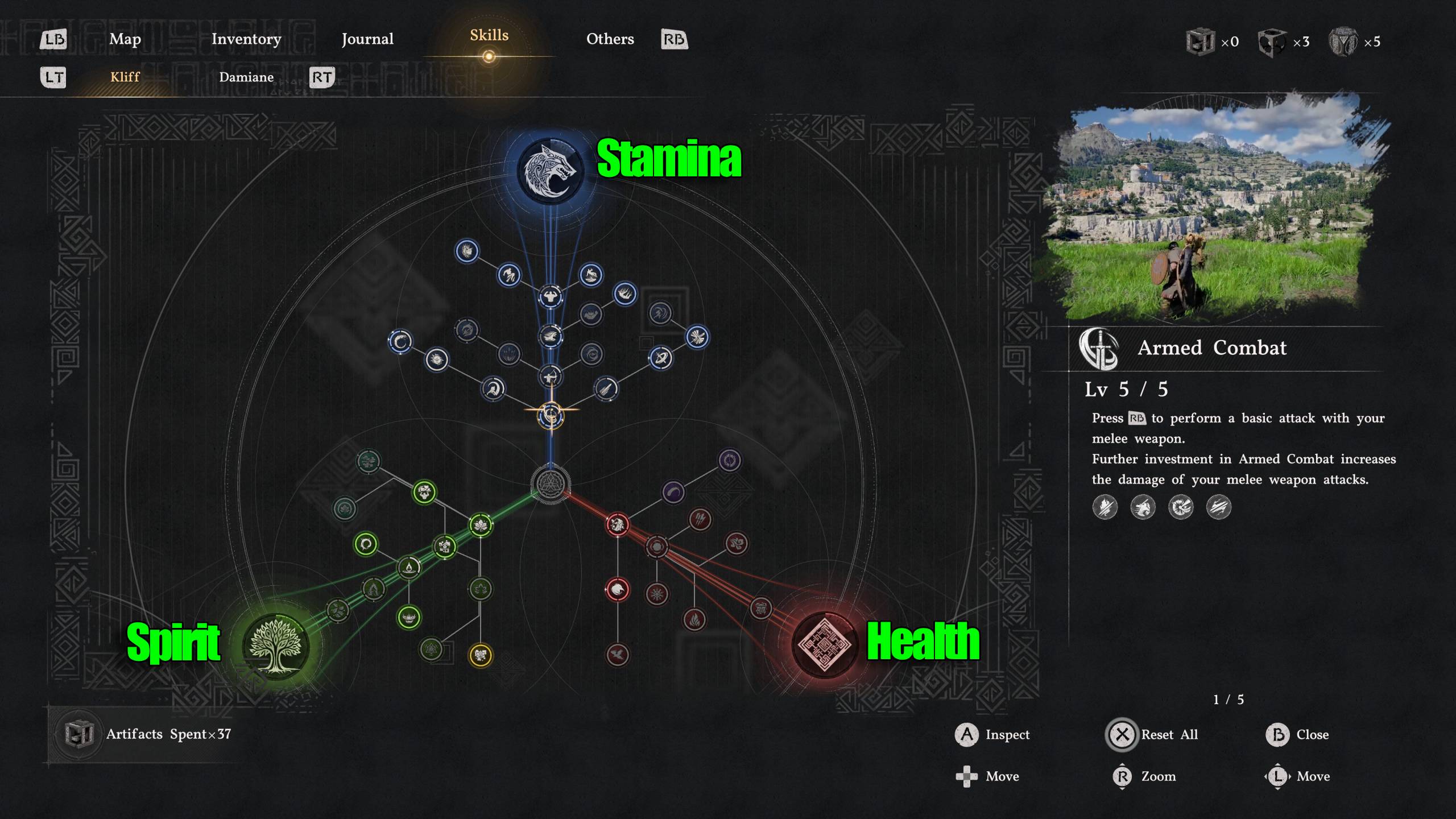Image resolution: width=1456 pixels, height=819 pixels.
Task: Open the Inventory tab
Action: point(246,39)
